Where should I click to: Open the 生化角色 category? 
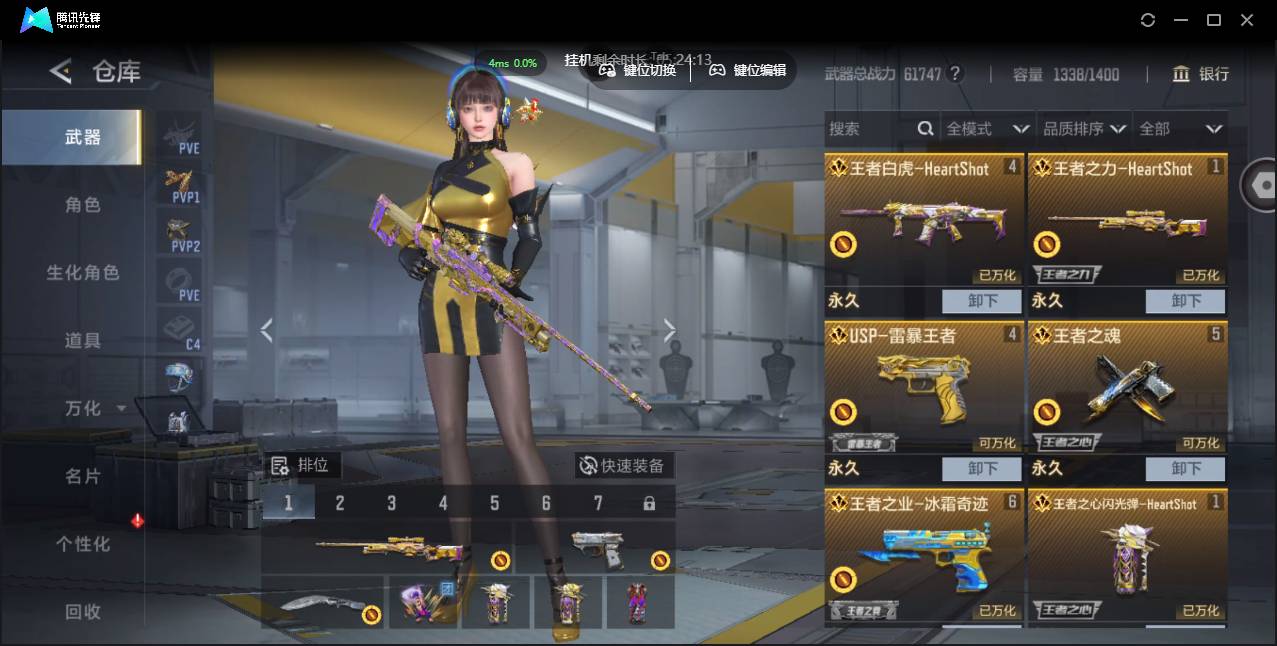[x=83, y=273]
